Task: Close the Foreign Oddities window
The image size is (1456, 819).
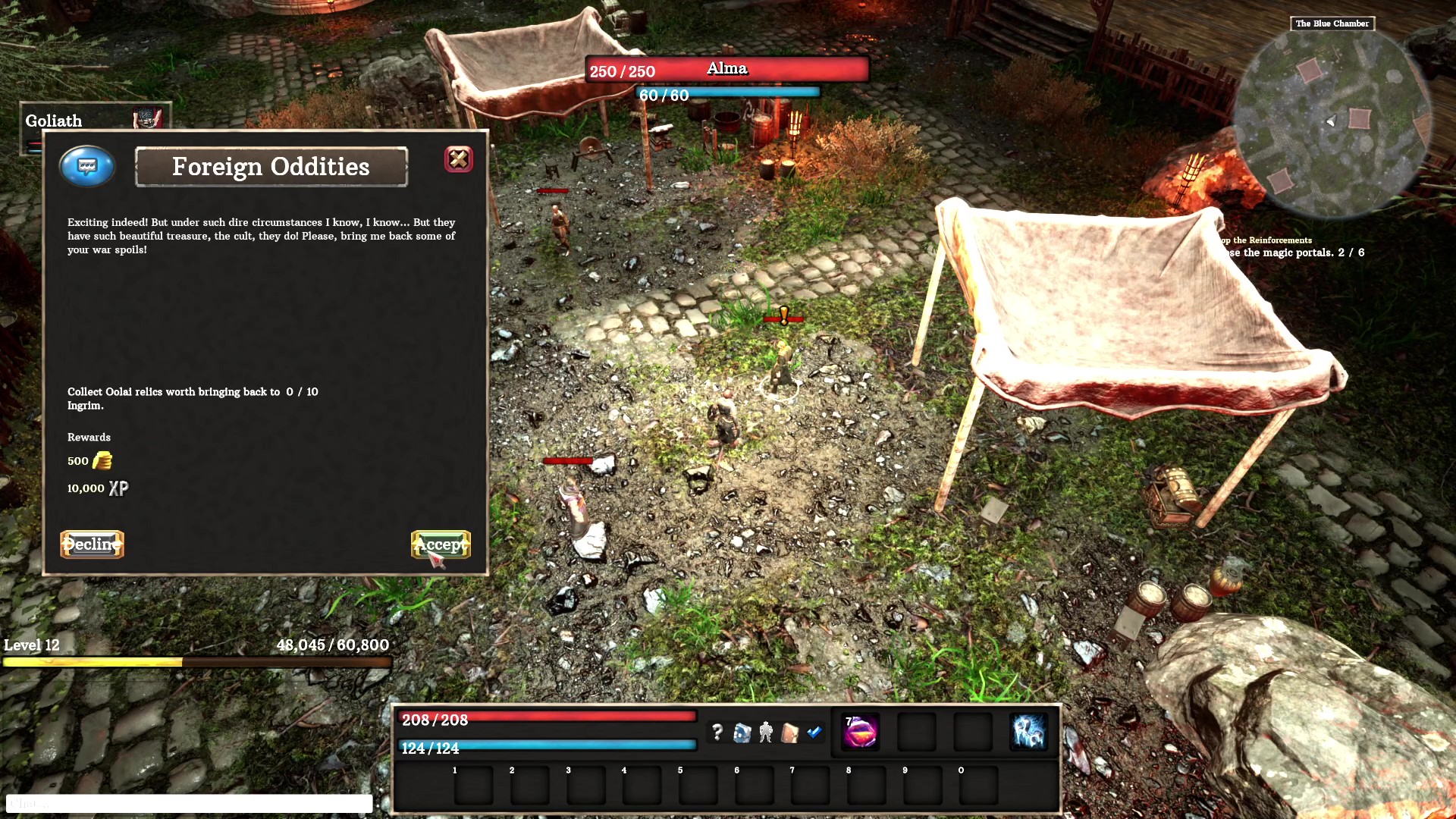Action: coord(458,159)
